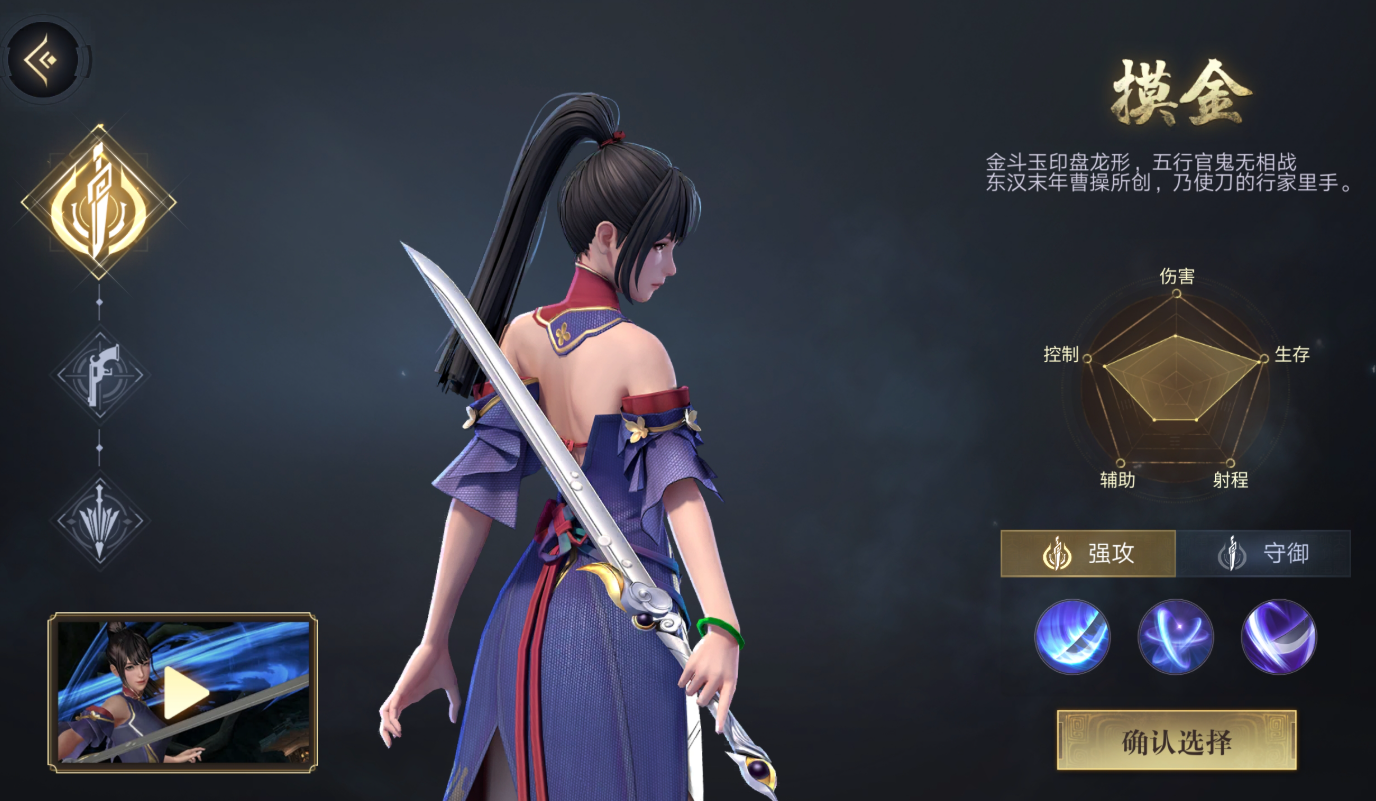The width and height of the screenshot is (1376, 801).
Task: Switch to the 守御 specialization tab
Action: tap(1263, 553)
